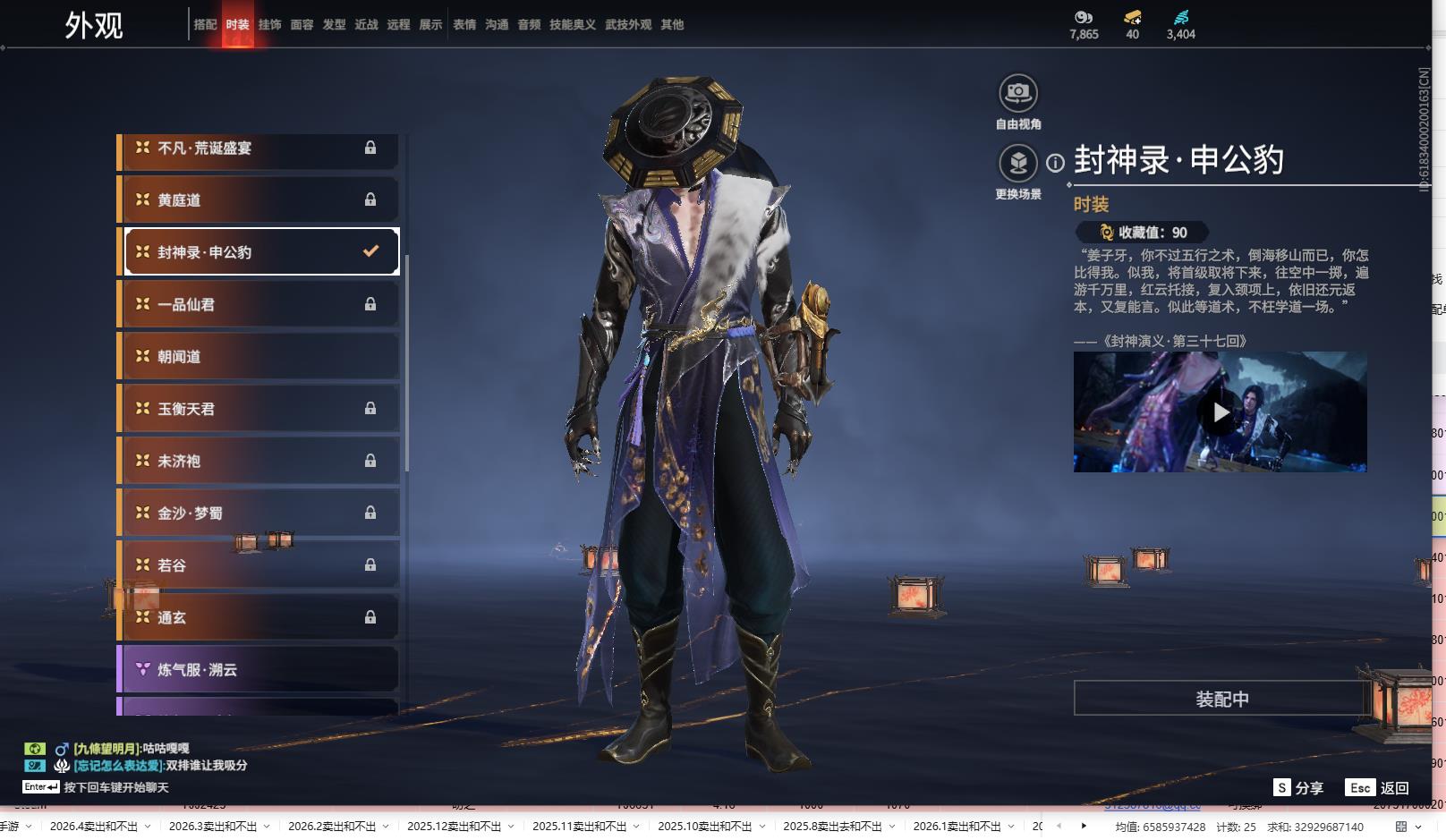Pick the 炼气服·溯云 outfit

point(259,670)
